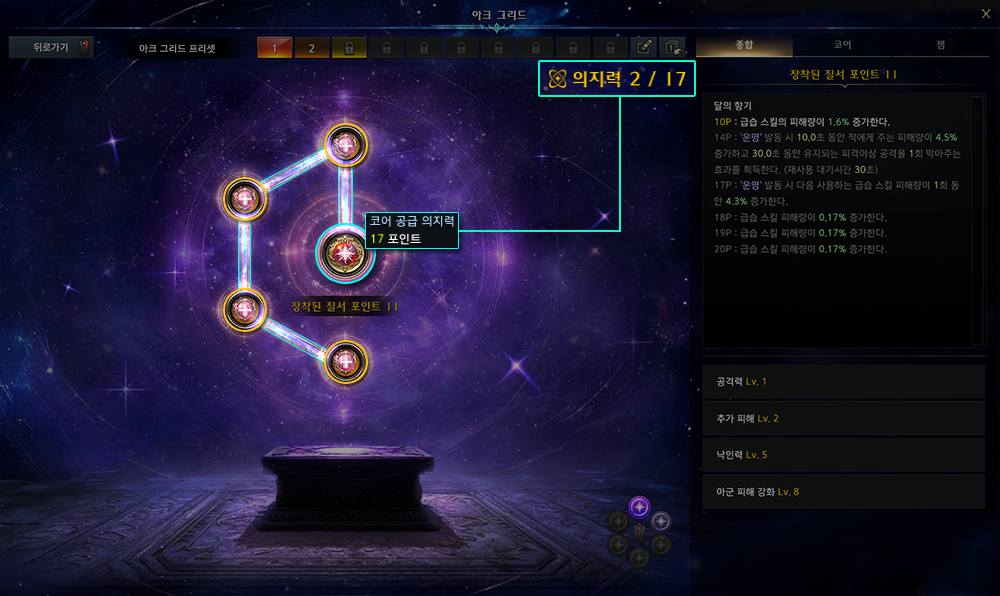The image size is (1000, 596).
Task: Choose the 아군 피해 강화 Lv. 8 row
Action: point(844,491)
